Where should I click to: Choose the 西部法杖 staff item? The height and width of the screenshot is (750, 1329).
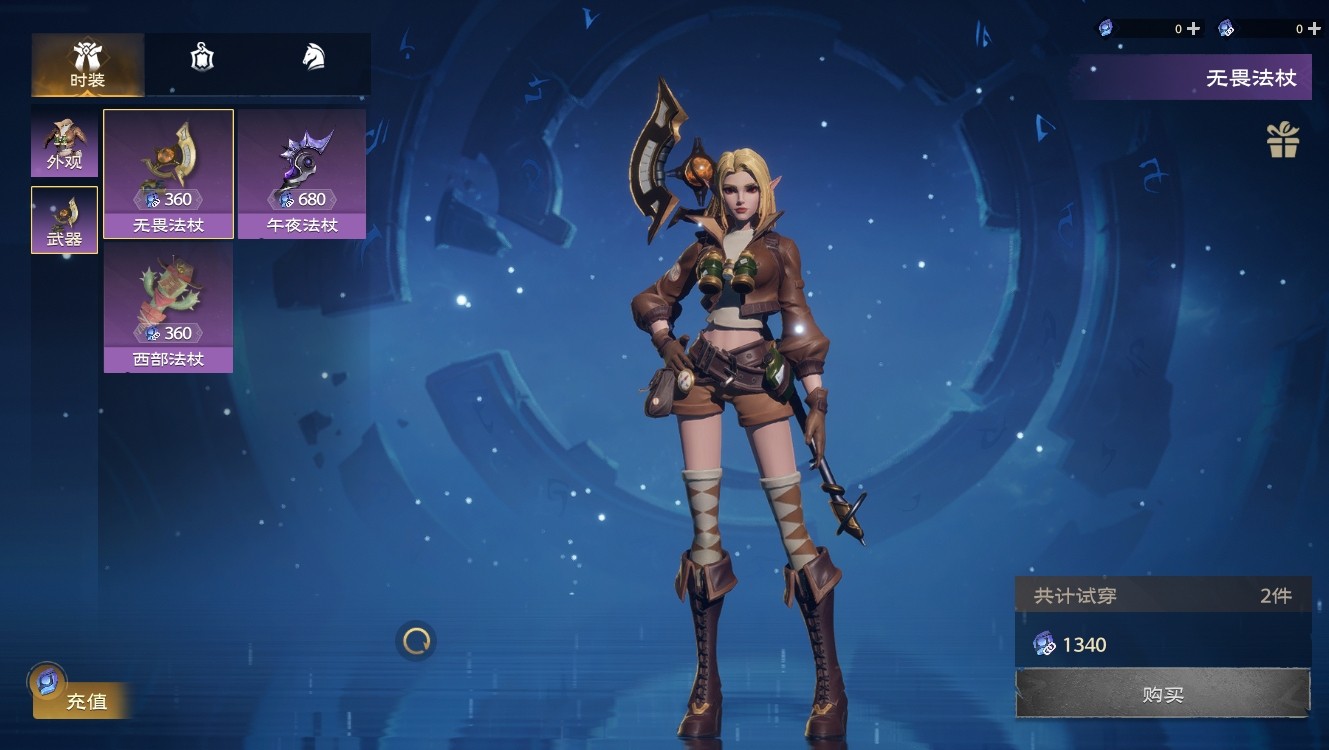tap(168, 308)
